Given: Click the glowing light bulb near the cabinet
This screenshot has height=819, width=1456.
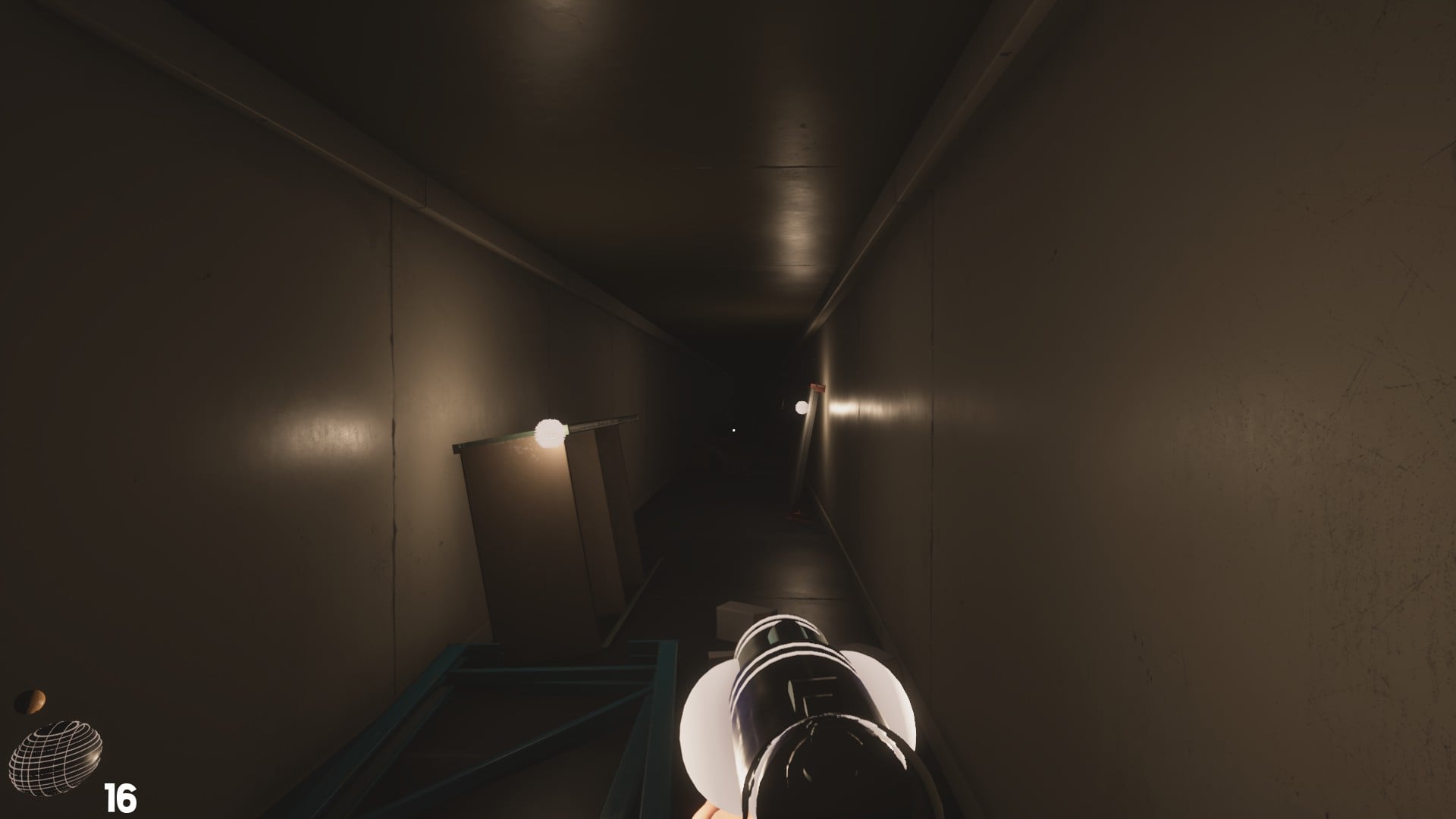Looking at the screenshot, I should coord(549,432).
